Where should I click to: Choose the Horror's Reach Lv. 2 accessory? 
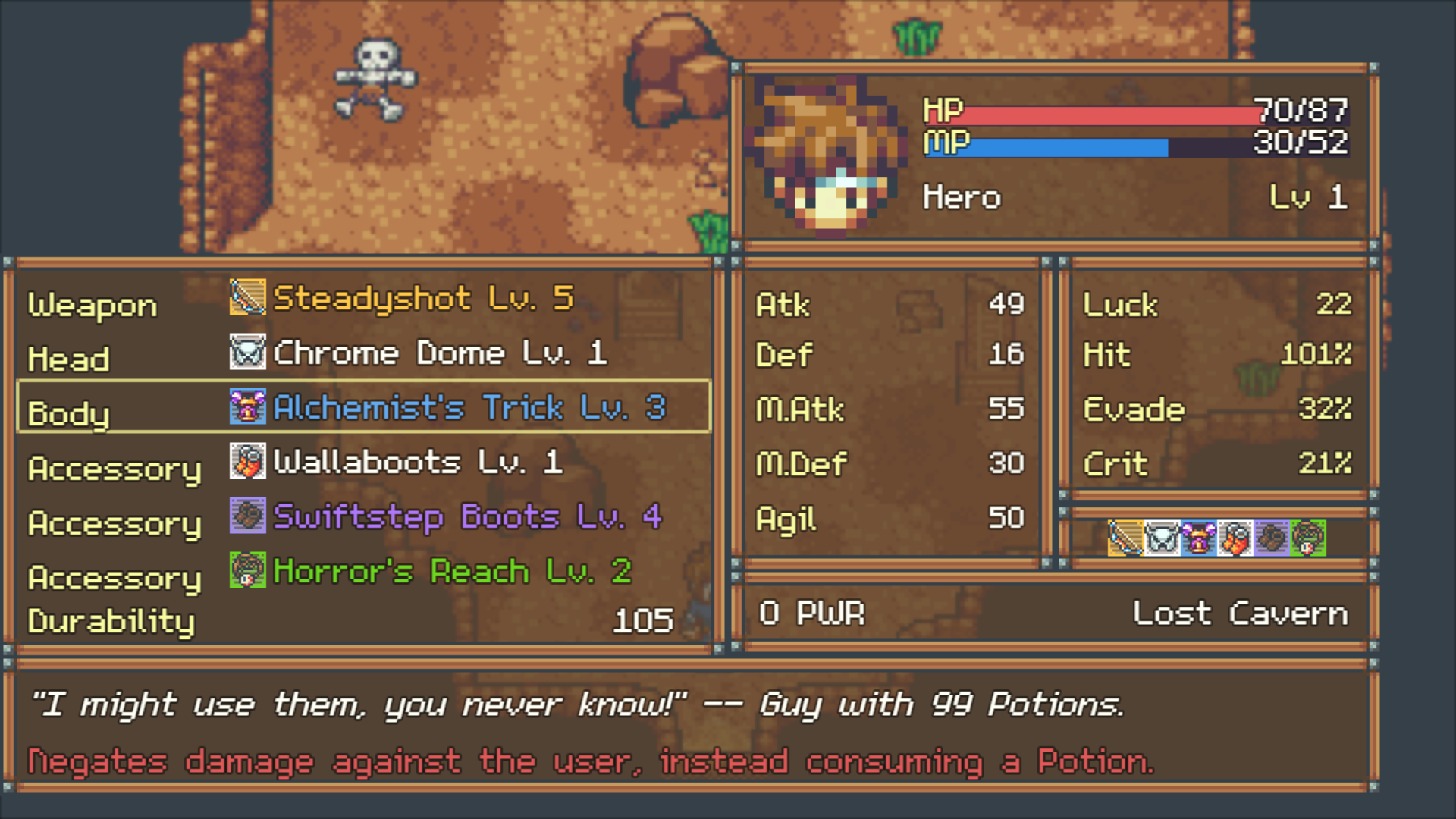(x=452, y=572)
